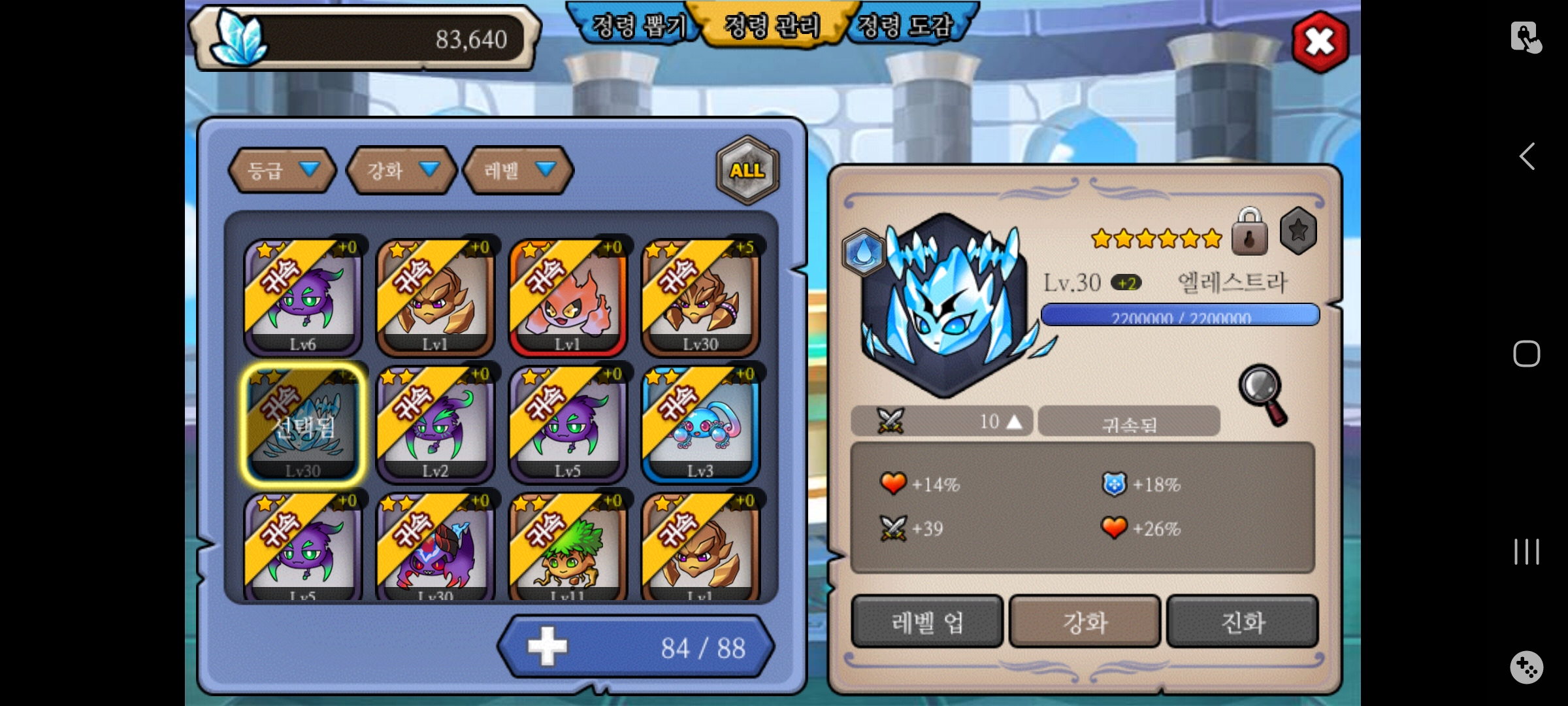This screenshot has height=706, width=1568.
Task: Toggle the ALL filter hexagon
Action: [x=747, y=170]
